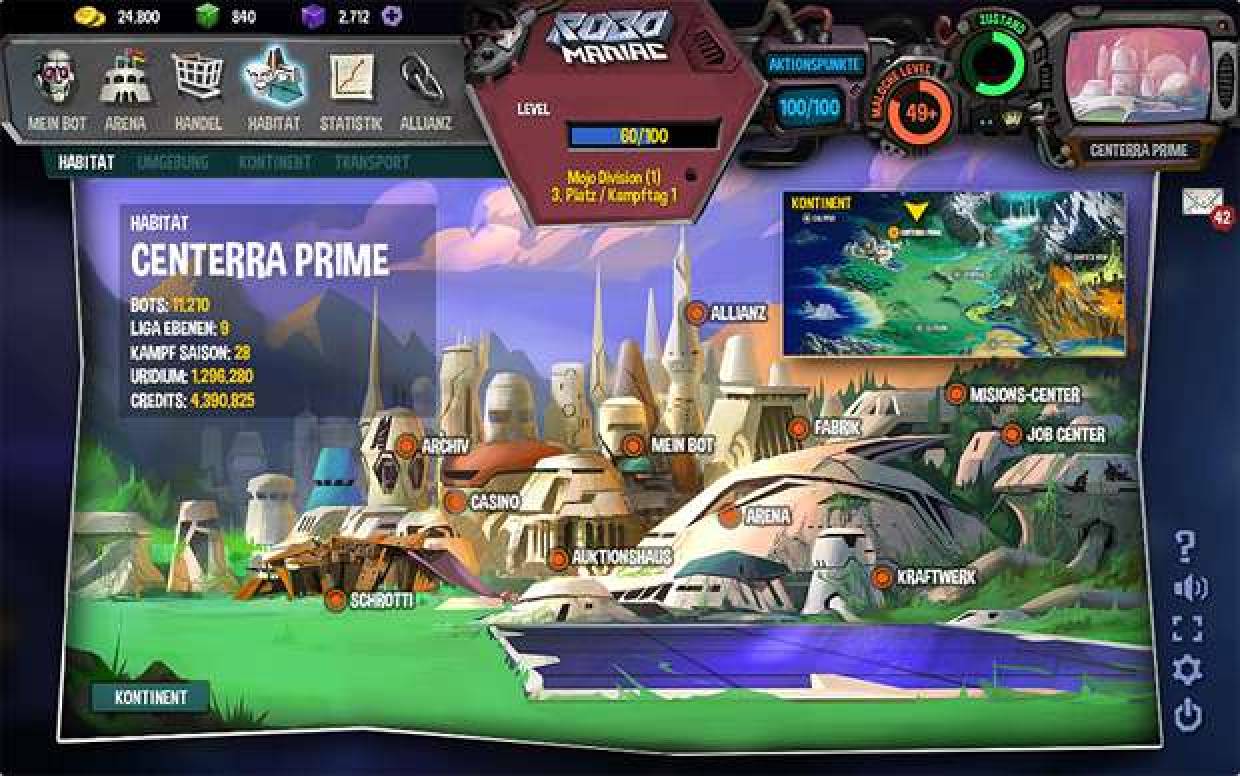Open the Allianz menu in top bar
The image size is (1240, 776).
point(425,88)
